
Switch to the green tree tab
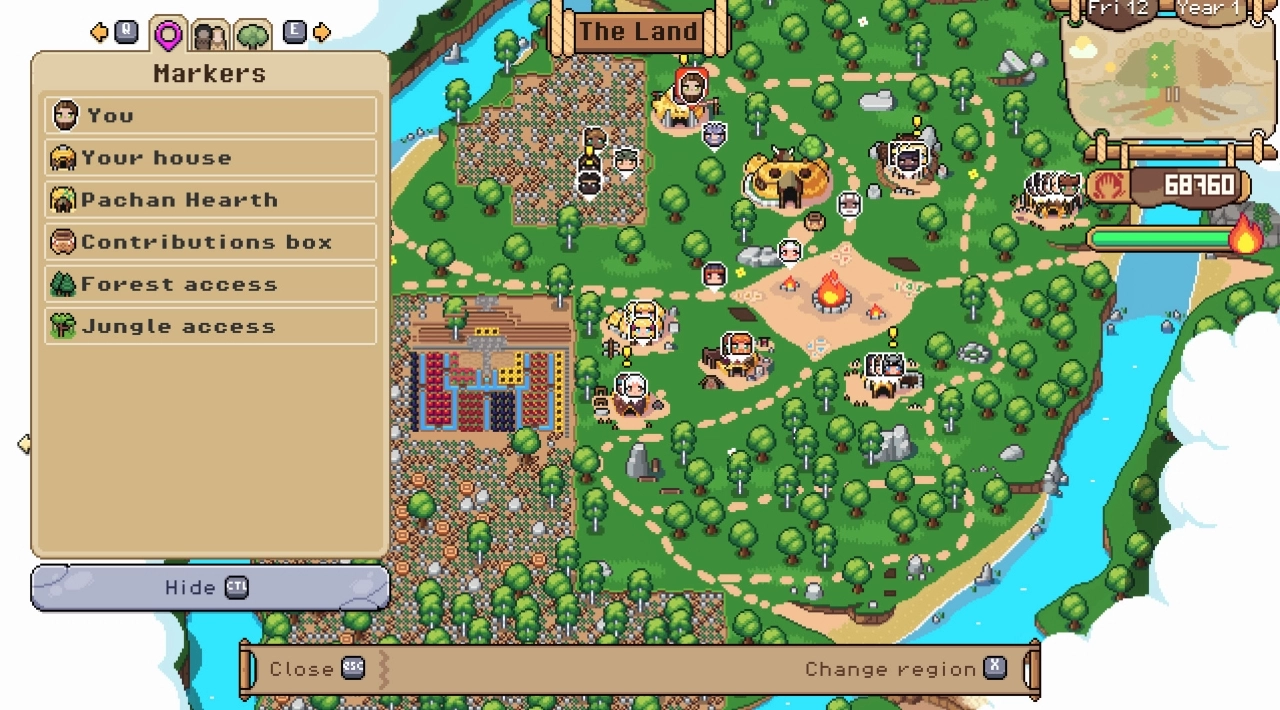click(x=253, y=37)
